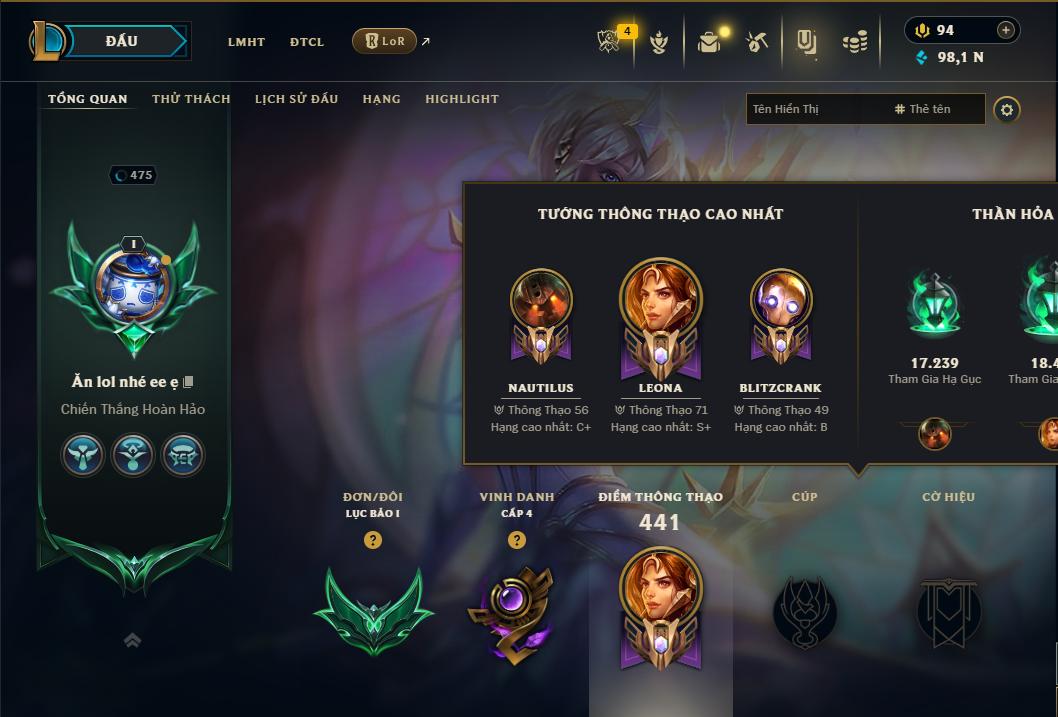
Task: Select the HẠNG tab
Action: 381,99
